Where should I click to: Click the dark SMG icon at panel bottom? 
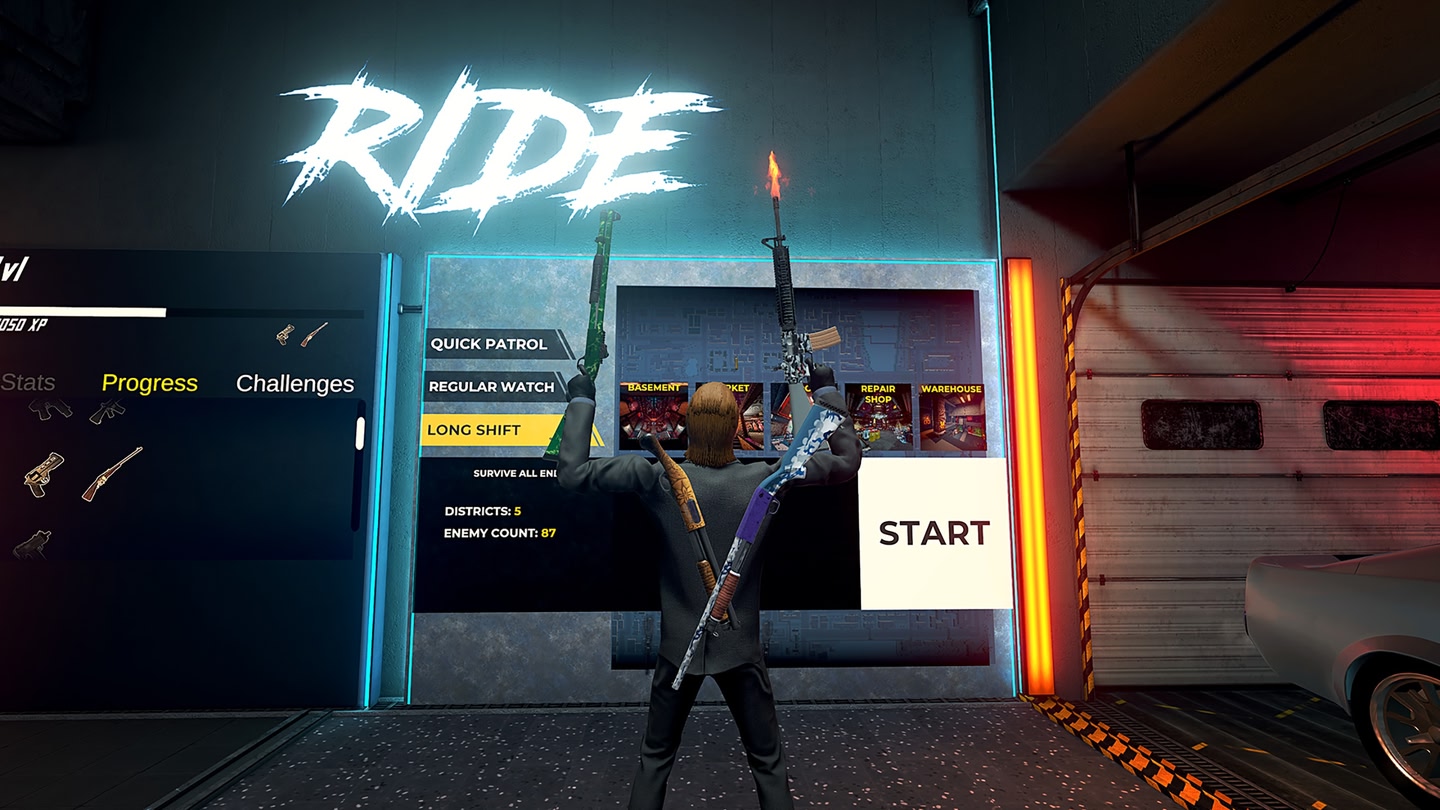35,543
